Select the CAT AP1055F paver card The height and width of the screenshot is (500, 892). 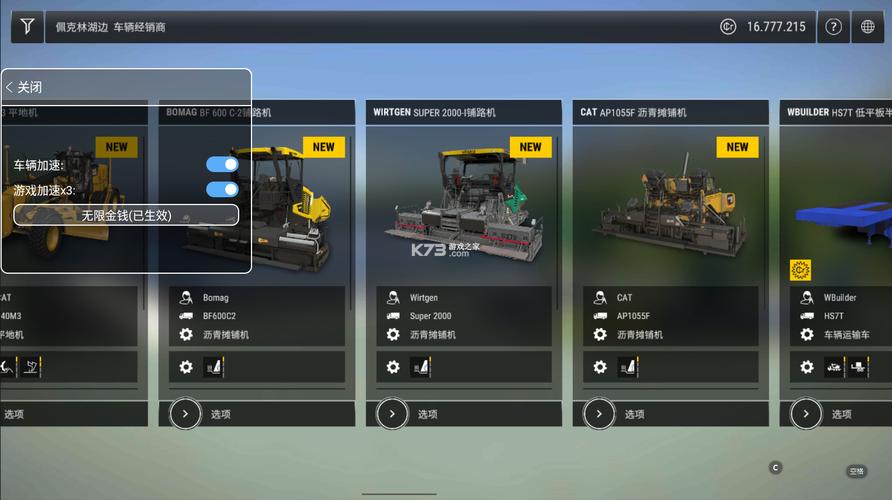click(x=670, y=200)
